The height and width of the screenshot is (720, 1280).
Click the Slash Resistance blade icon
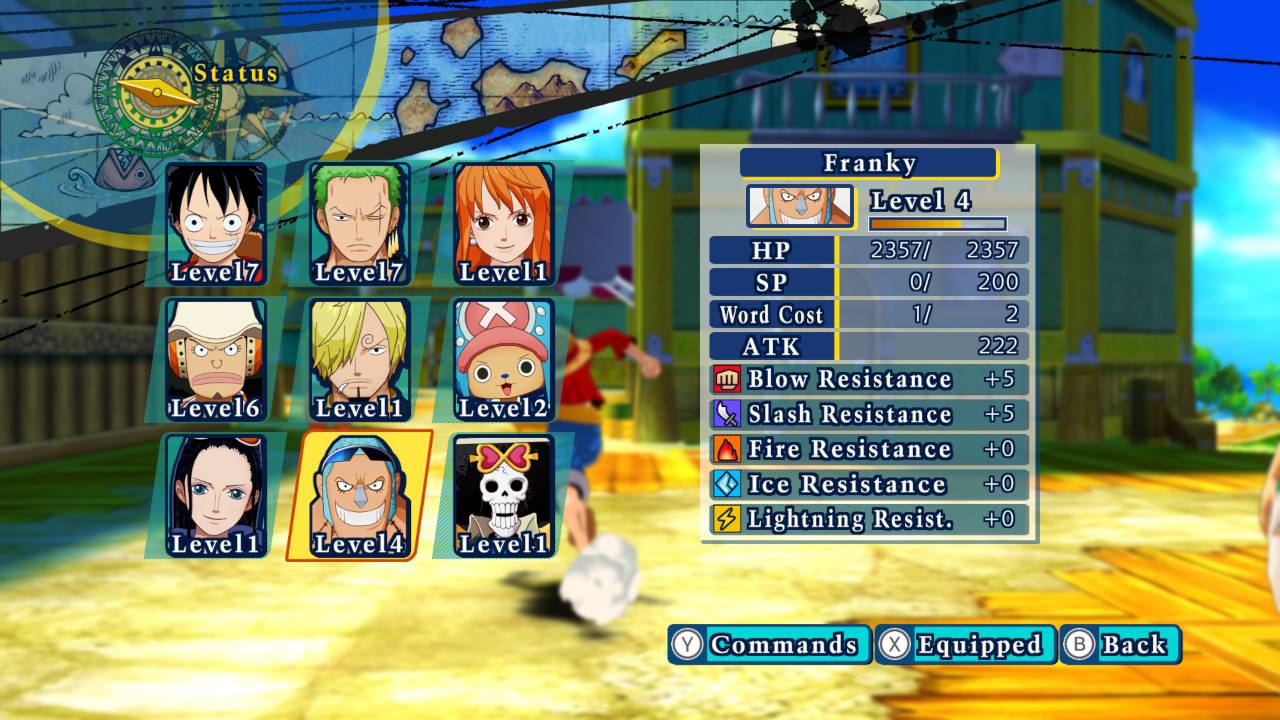tap(728, 414)
